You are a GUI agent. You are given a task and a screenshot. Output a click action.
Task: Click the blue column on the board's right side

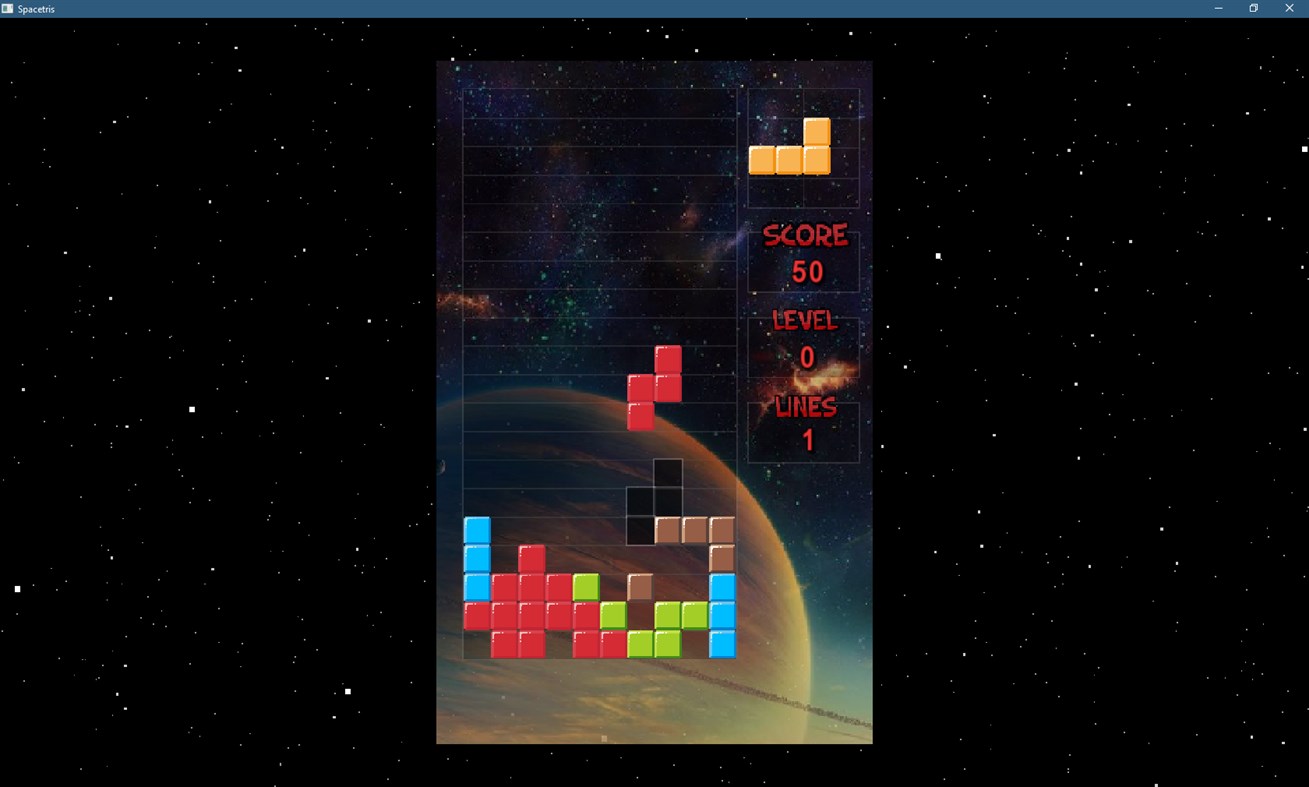tap(722, 615)
